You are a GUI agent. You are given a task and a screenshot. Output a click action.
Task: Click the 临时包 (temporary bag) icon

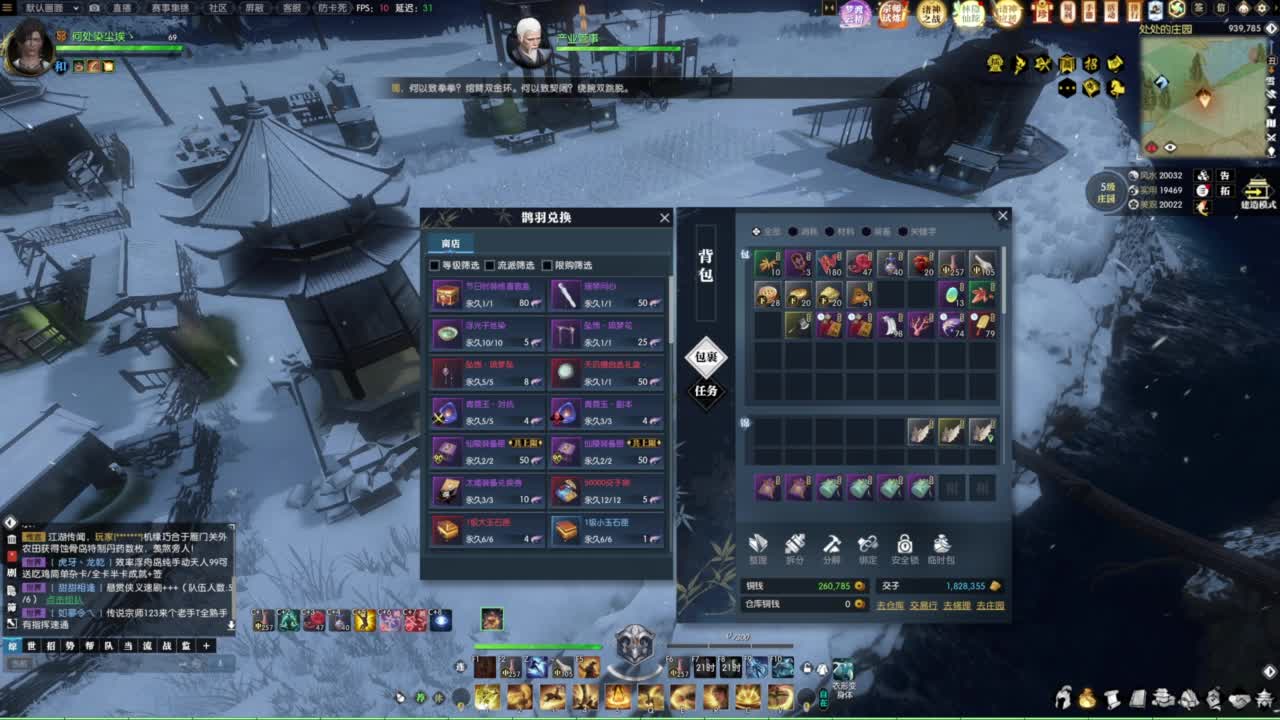pos(941,545)
